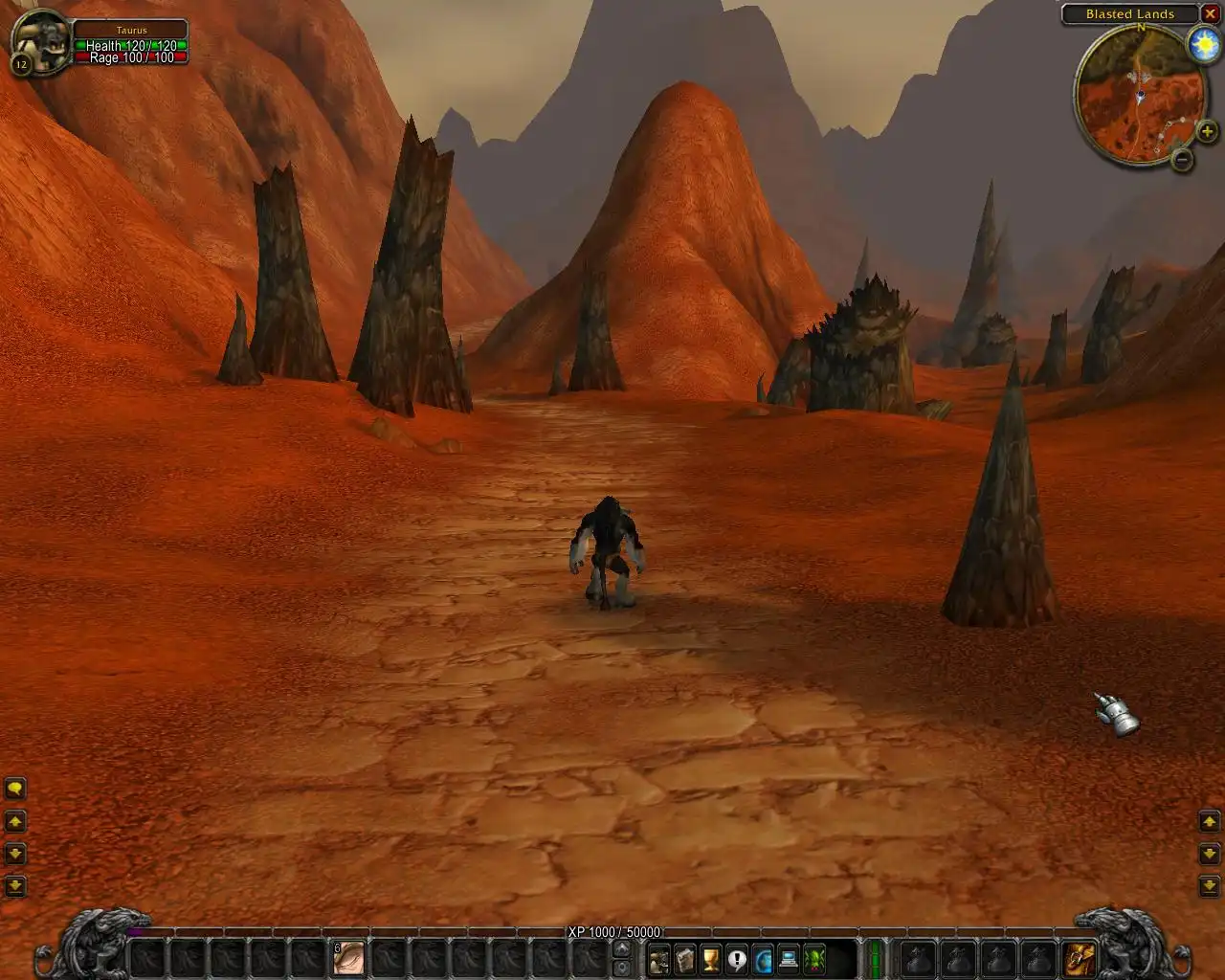Open the spellbook micro button

tap(684, 958)
